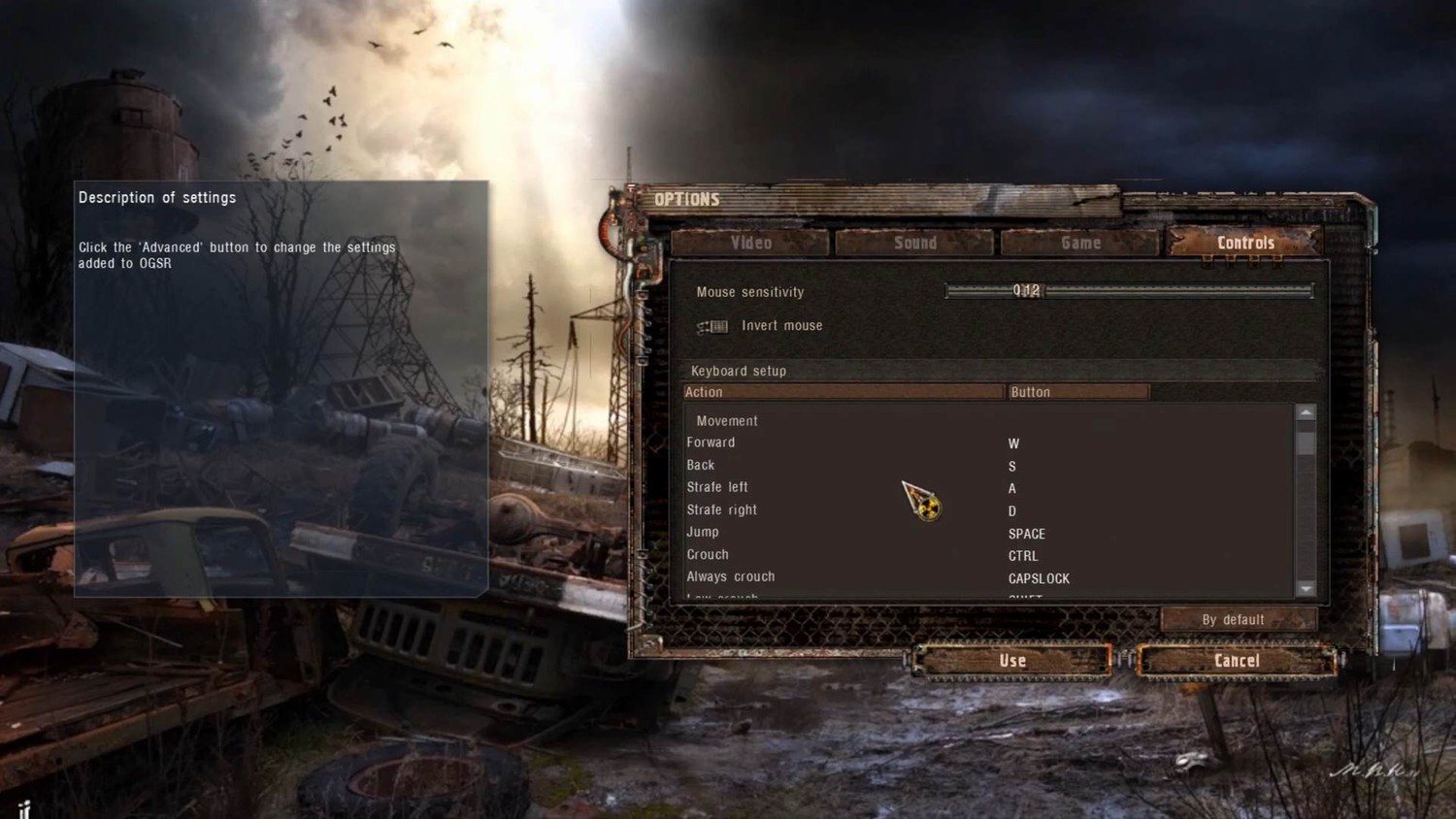1456x819 pixels.
Task: Click the keybinding list scroll-up arrow
Action: click(1306, 413)
